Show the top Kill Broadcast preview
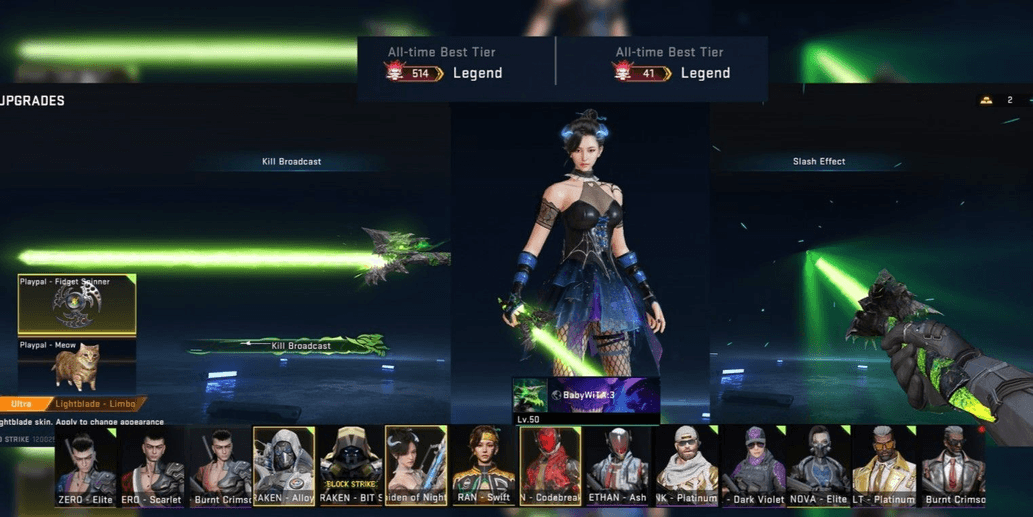This screenshot has height=517, width=1033. (x=291, y=162)
